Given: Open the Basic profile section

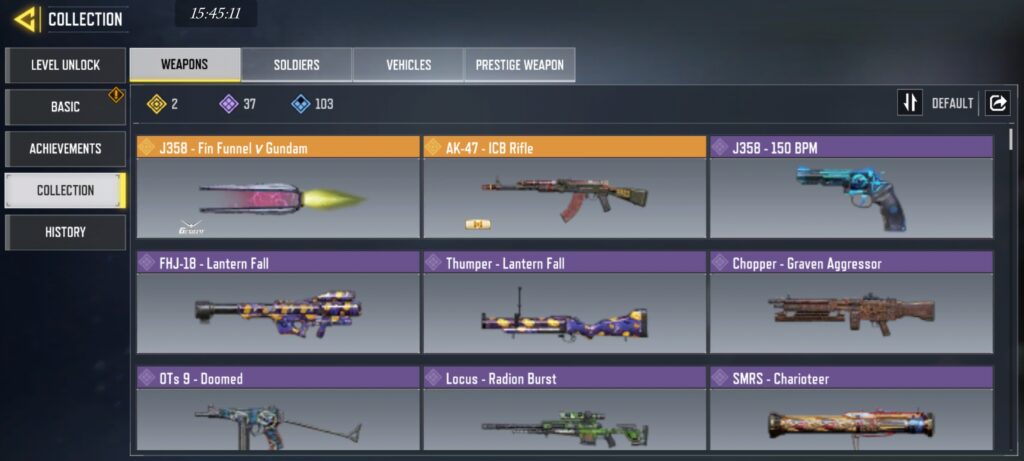Looking at the screenshot, I should (65, 107).
